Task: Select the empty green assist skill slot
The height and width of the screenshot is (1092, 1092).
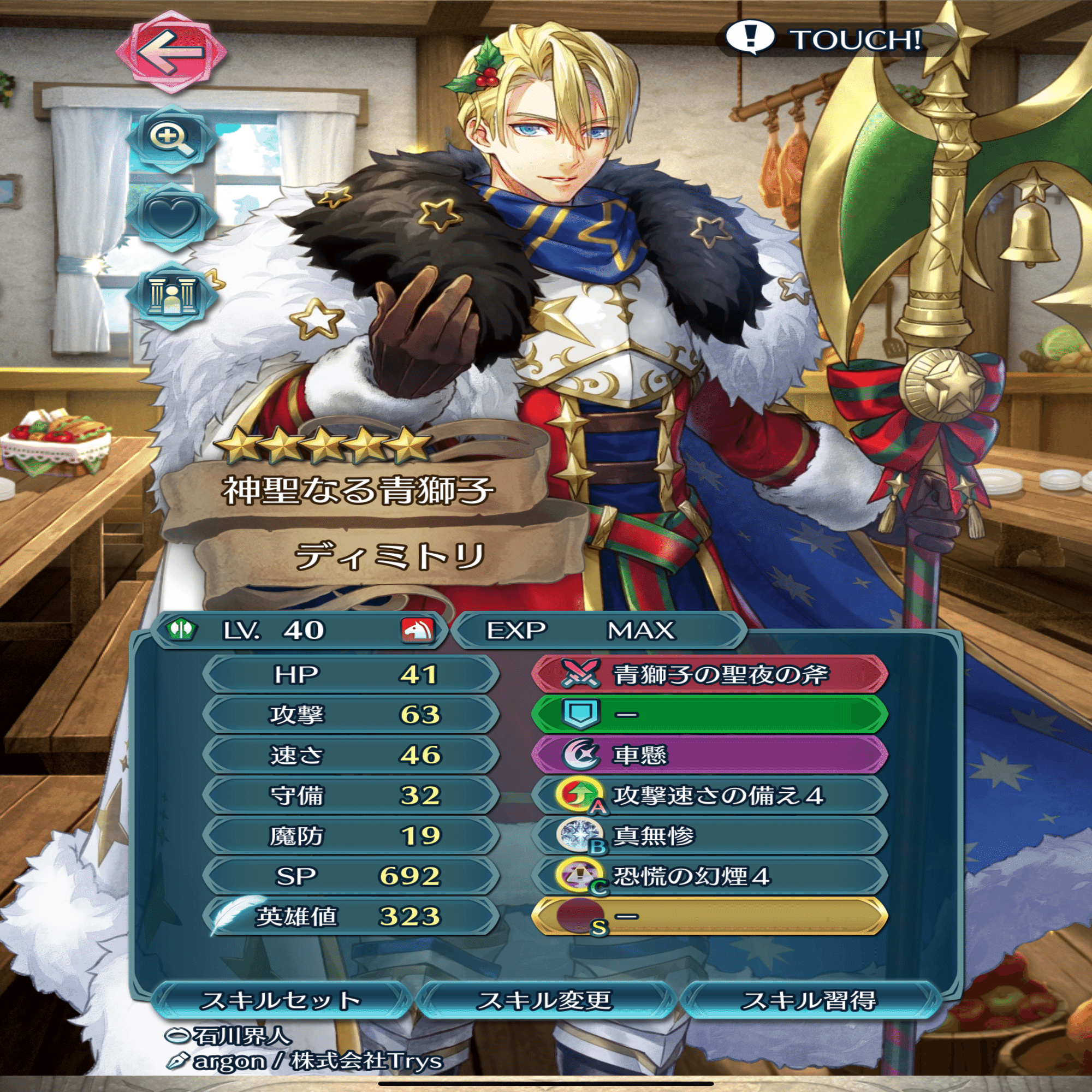Action: pos(709,714)
